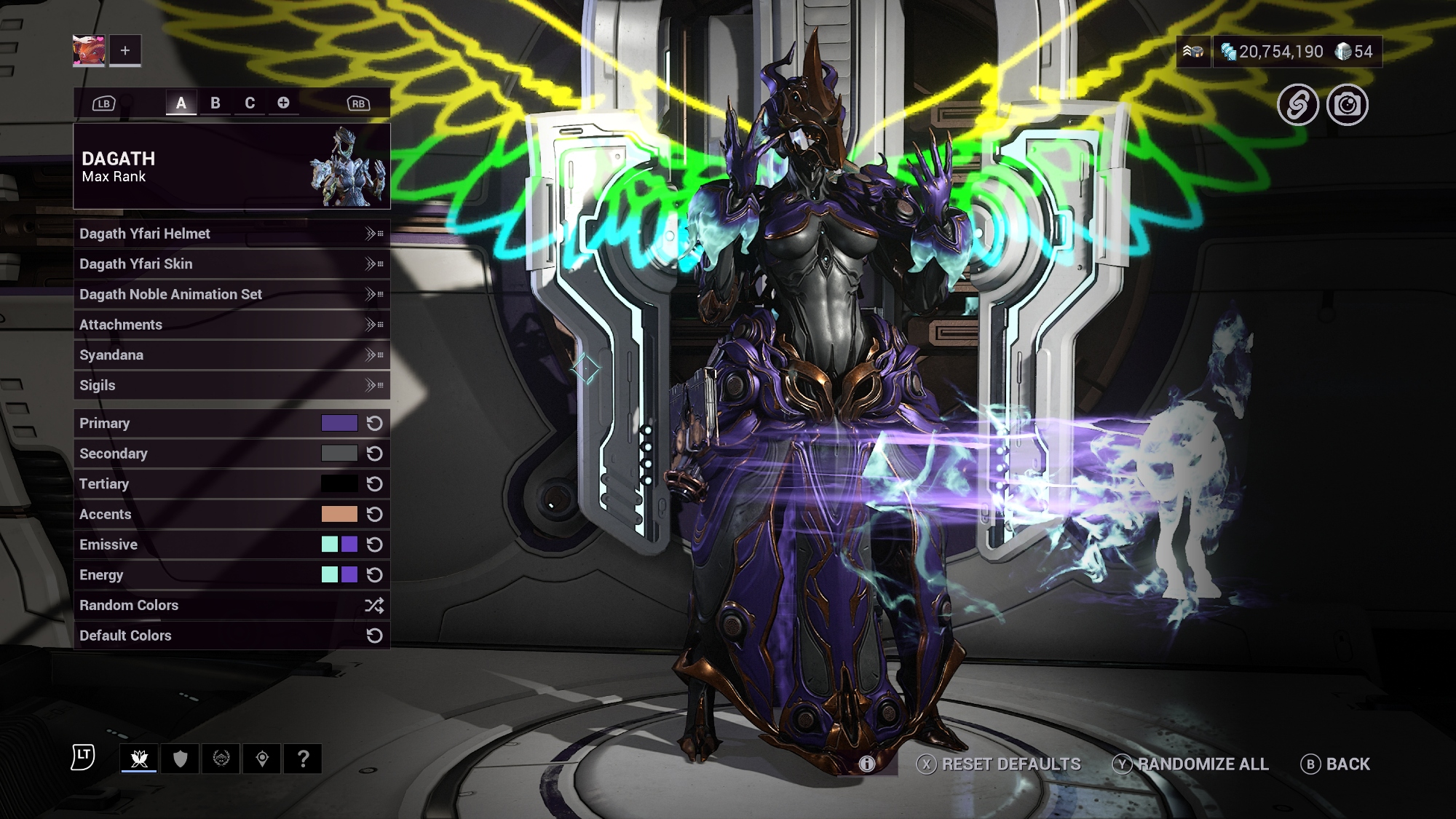
Task: Open the camera Captura button
Action: (x=1347, y=106)
